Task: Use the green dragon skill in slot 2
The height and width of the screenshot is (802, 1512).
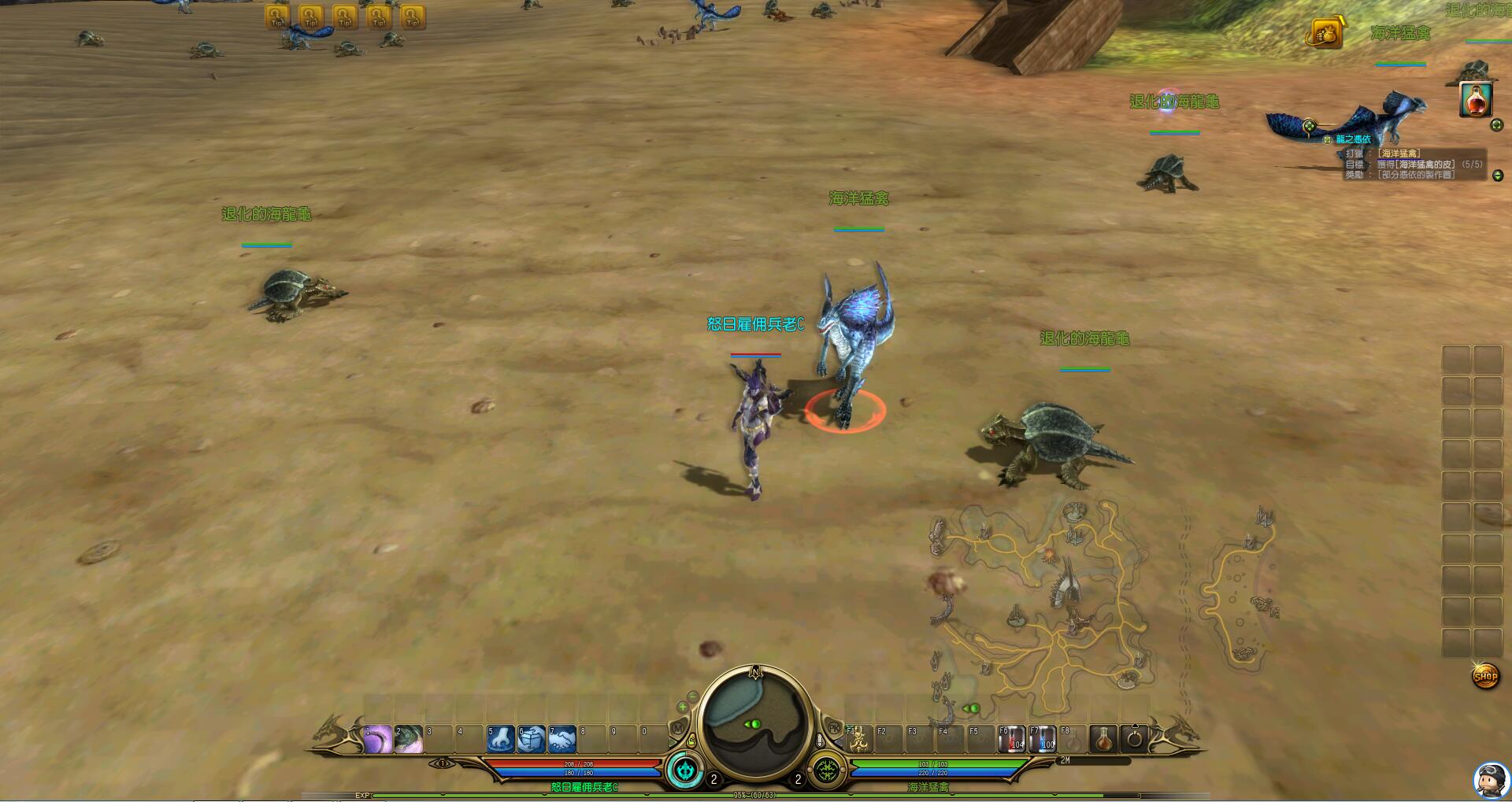Action: pos(408,739)
